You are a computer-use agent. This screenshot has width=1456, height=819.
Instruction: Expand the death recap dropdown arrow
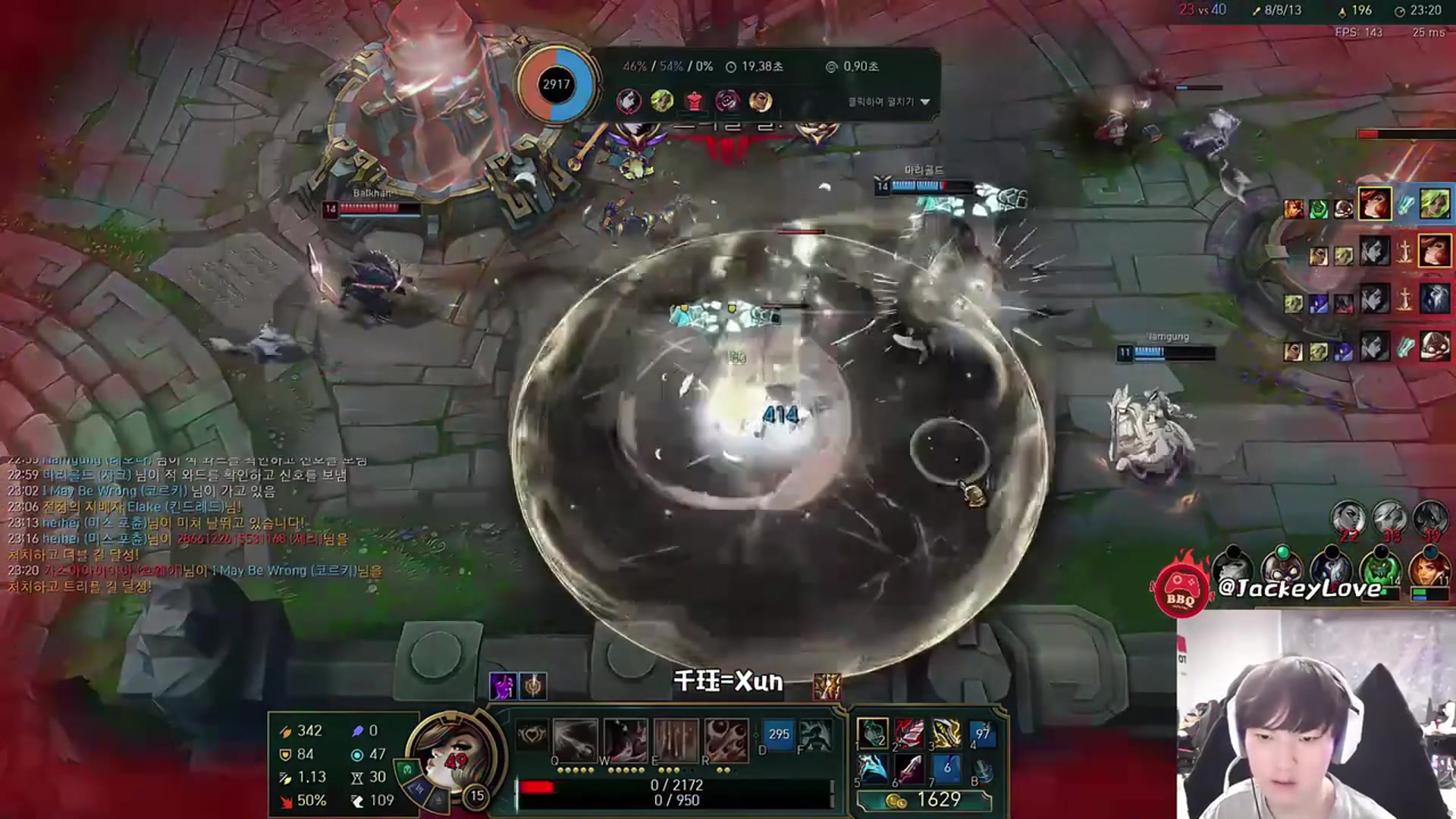pyautogui.click(x=925, y=102)
